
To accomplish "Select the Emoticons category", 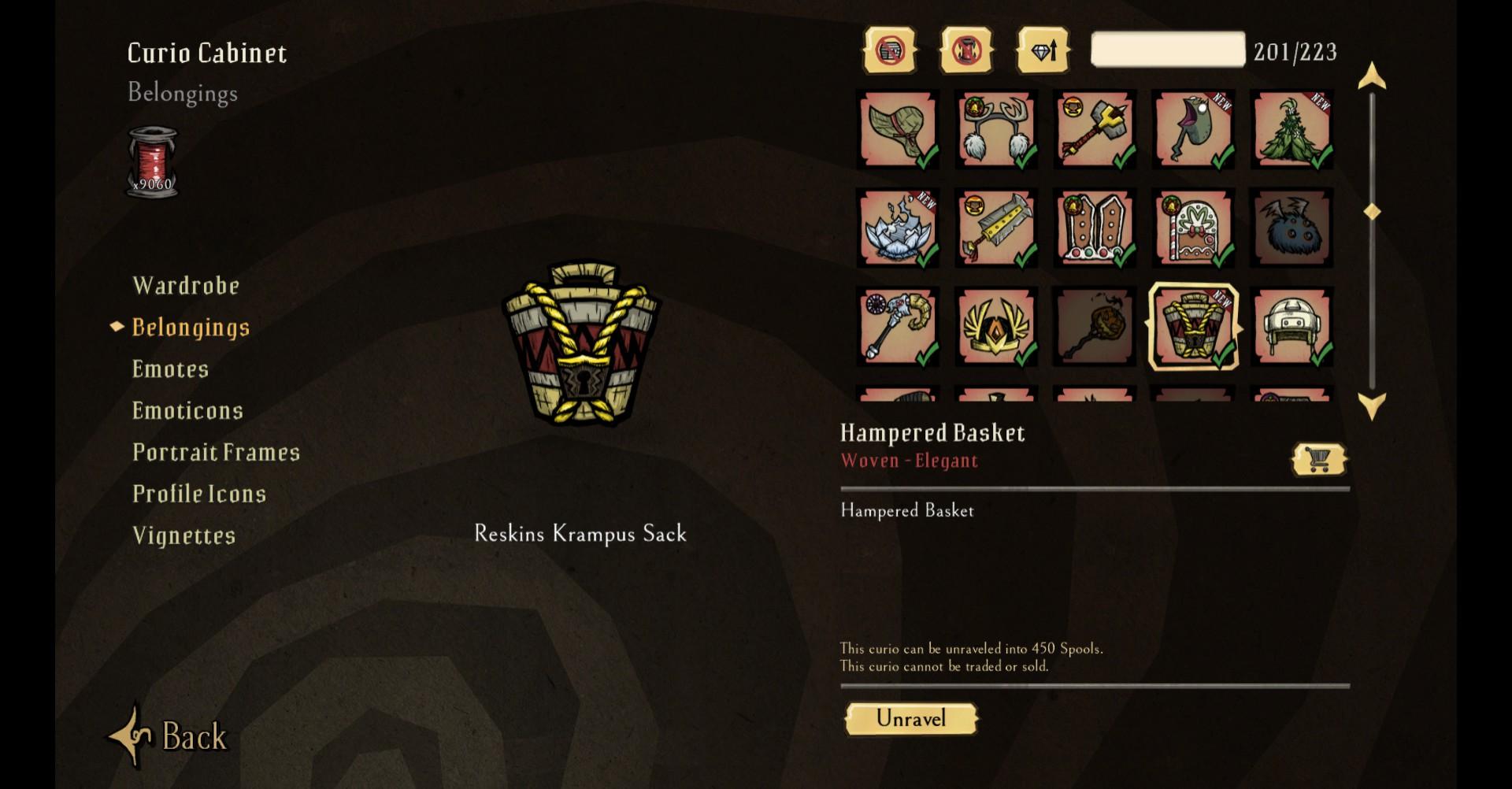I will (187, 410).
